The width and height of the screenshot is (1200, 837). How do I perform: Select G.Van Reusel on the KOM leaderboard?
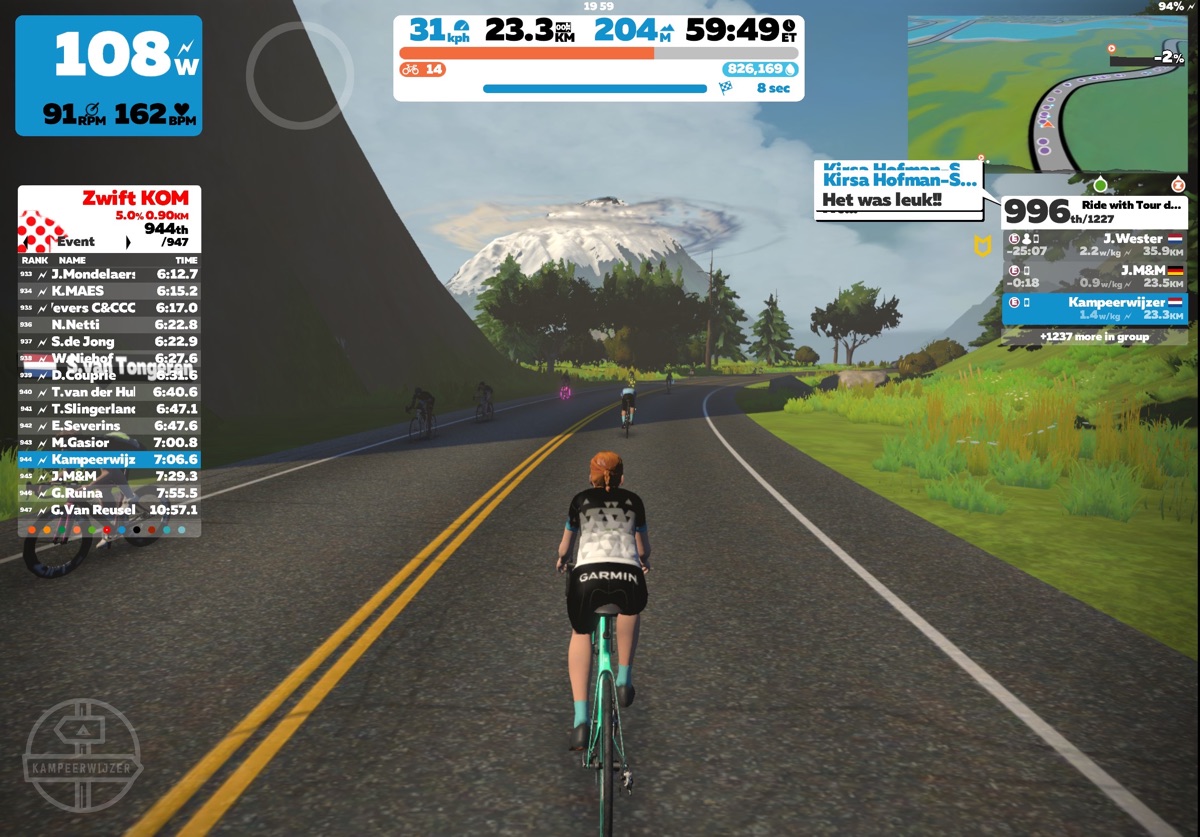tap(109, 510)
